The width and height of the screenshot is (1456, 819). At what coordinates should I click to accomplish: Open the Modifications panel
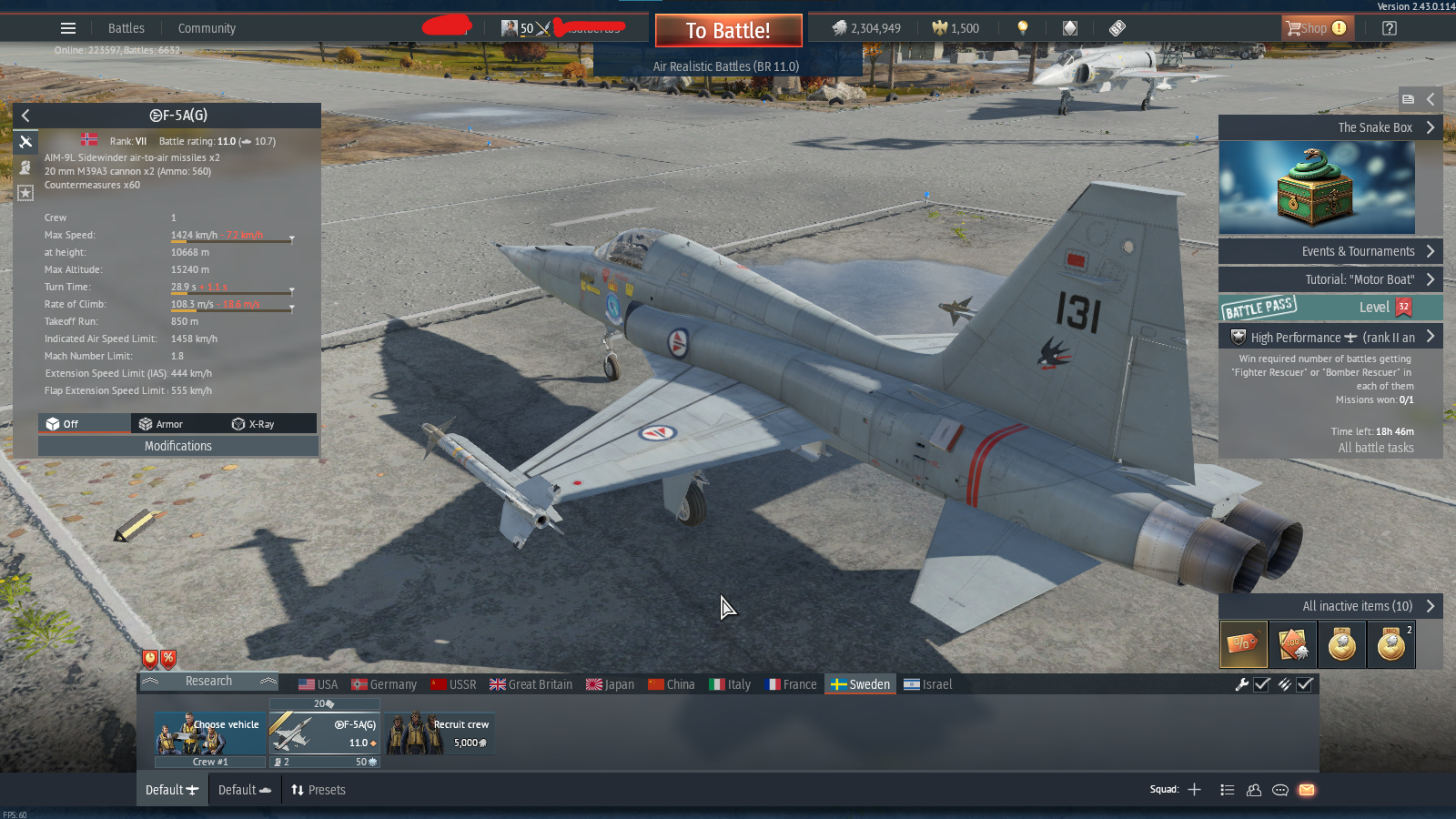click(x=178, y=446)
